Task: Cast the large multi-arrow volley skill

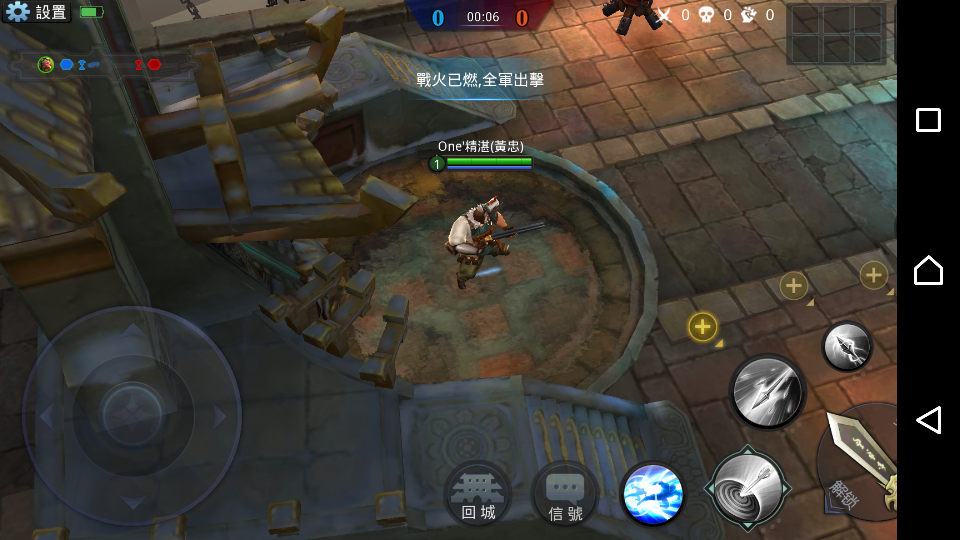Action: [767, 391]
